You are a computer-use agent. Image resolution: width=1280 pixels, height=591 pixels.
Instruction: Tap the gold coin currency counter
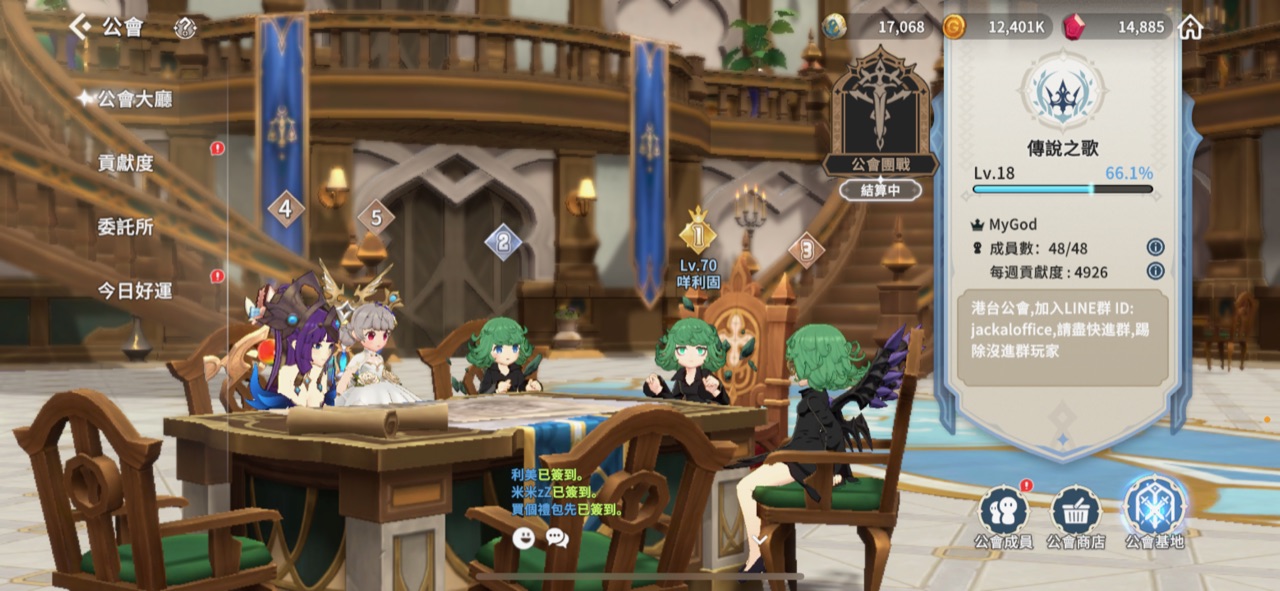(x=996, y=27)
